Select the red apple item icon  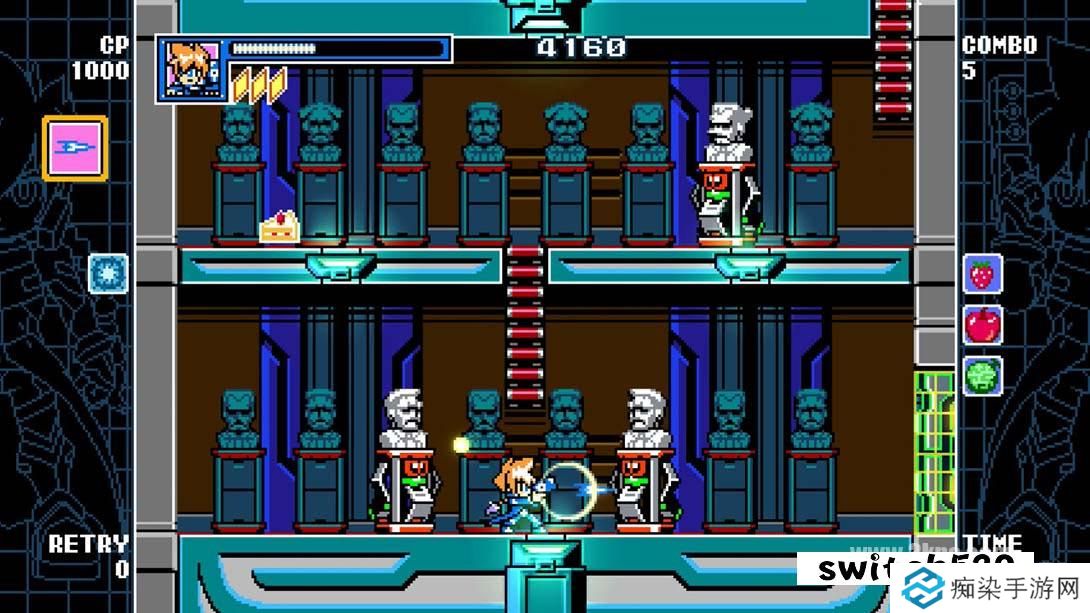(982, 325)
